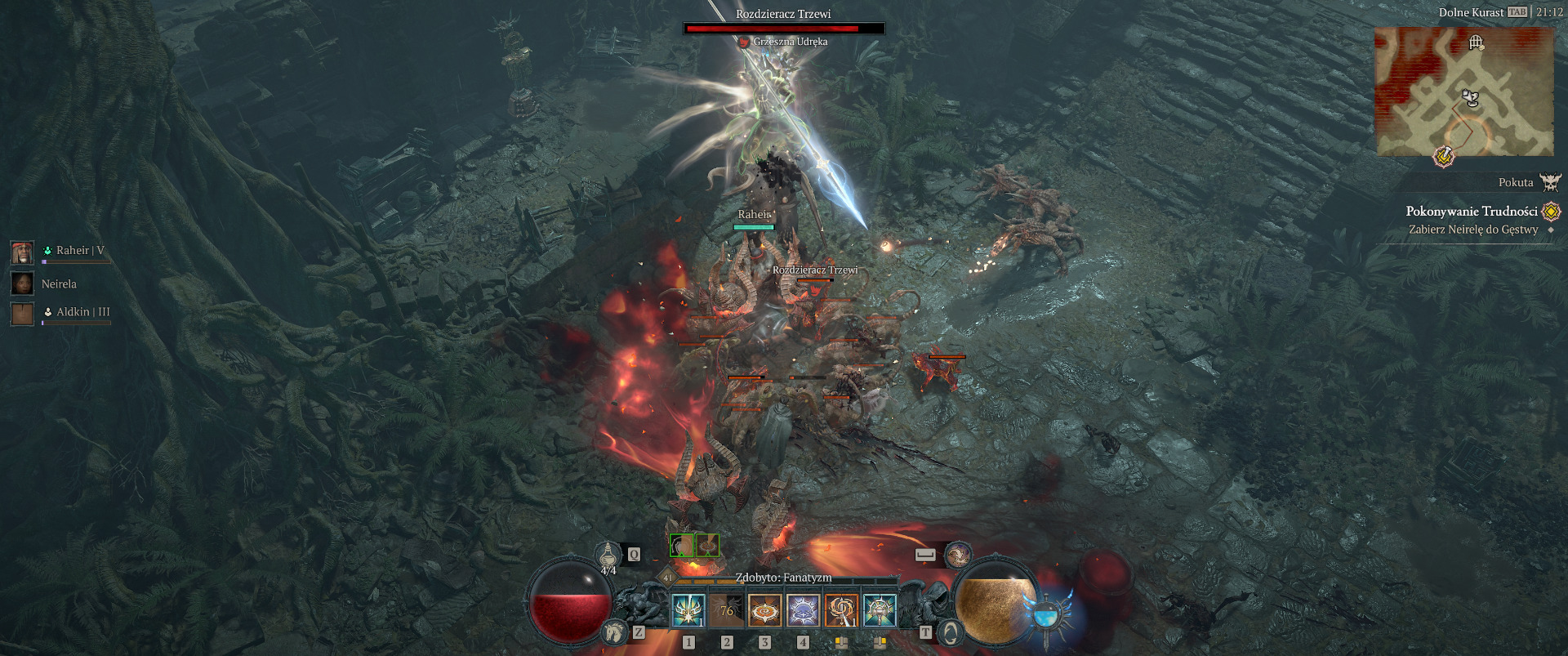Cast the spiked blue shield aura skill
The height and width of the screenshot is (656, 1568).
click(803, 610)
